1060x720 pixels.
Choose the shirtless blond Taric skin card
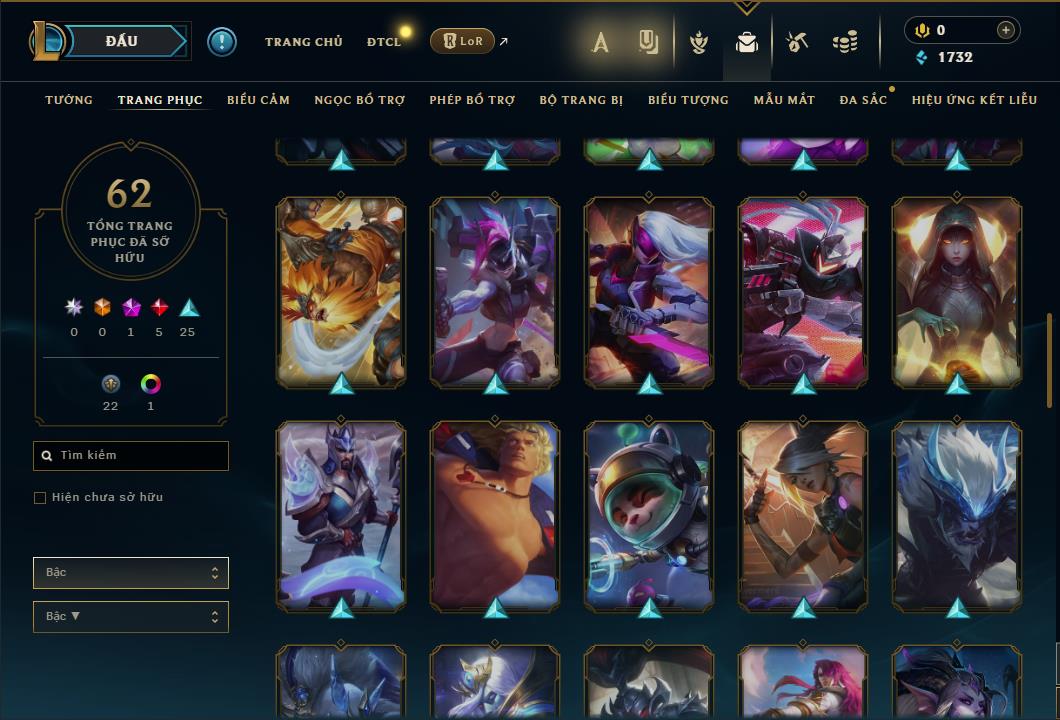[495, 515]
